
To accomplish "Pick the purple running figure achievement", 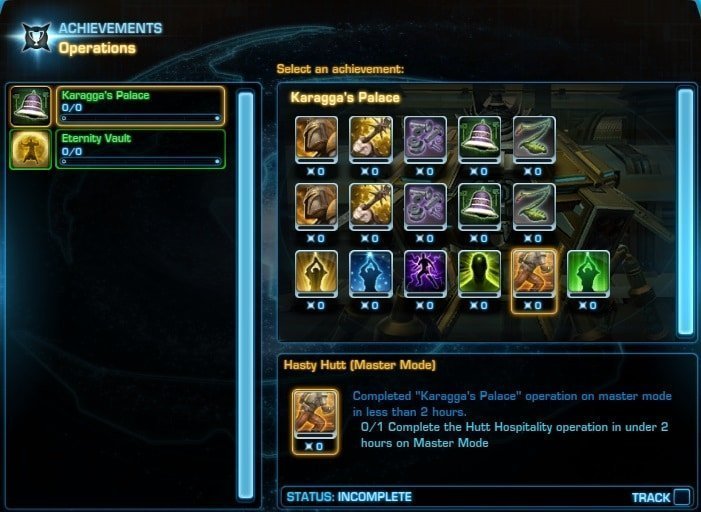I will [x=423, y=275].
